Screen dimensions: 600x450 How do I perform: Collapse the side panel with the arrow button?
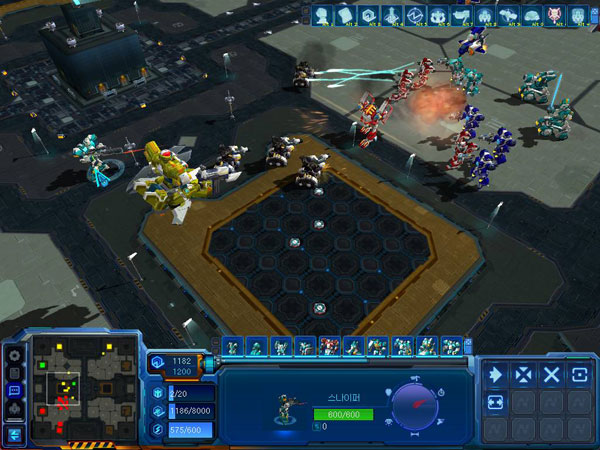coord(14,433)
